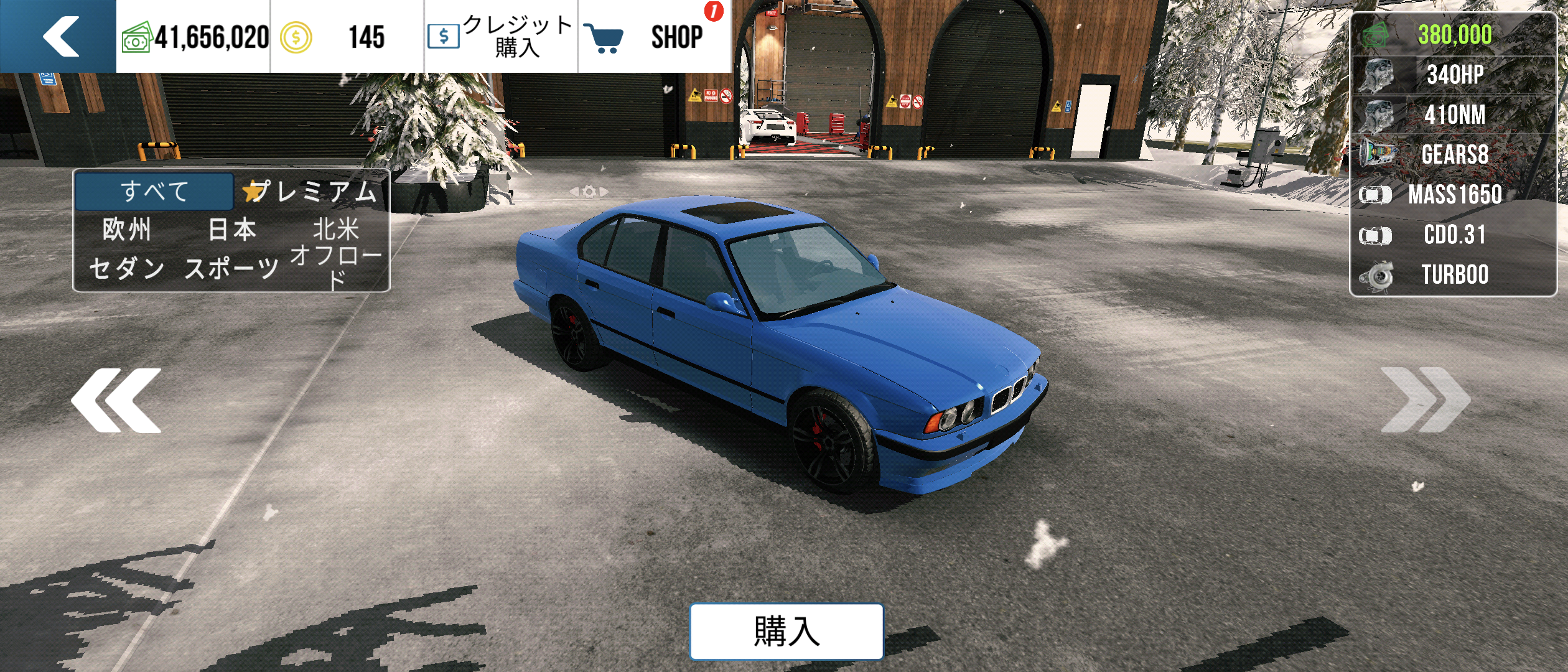Open the SHOP with cart icon
1568x672 pixels.
click(653, 36)
